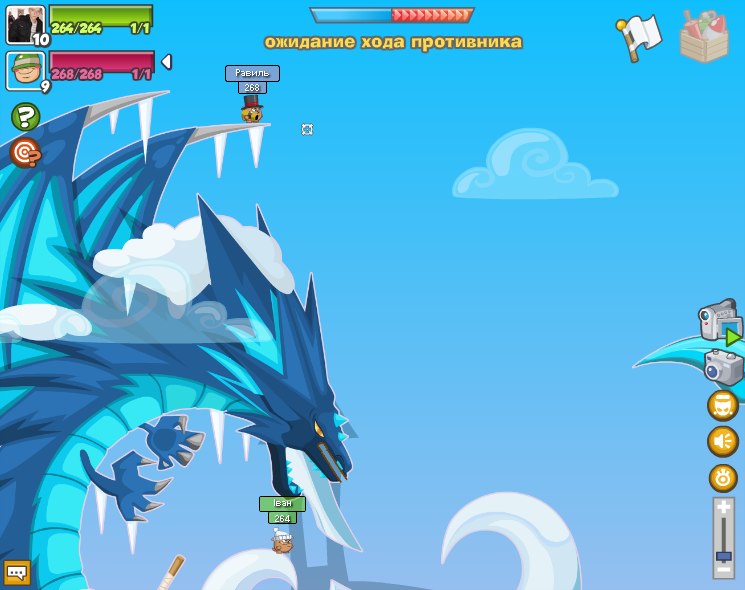
Task: Click the zoom slider handle
Action: 723,555
